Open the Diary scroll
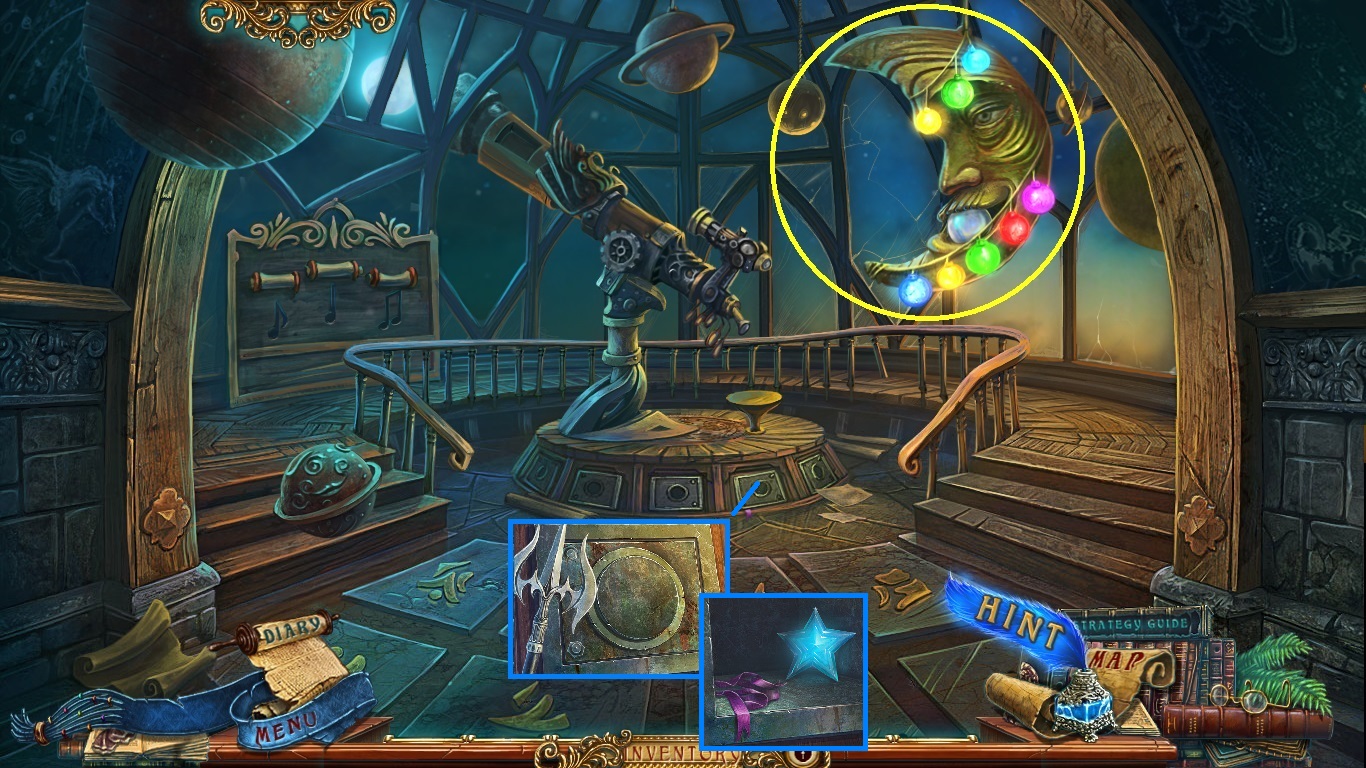Screen dimensions: 1366x768 296,630
